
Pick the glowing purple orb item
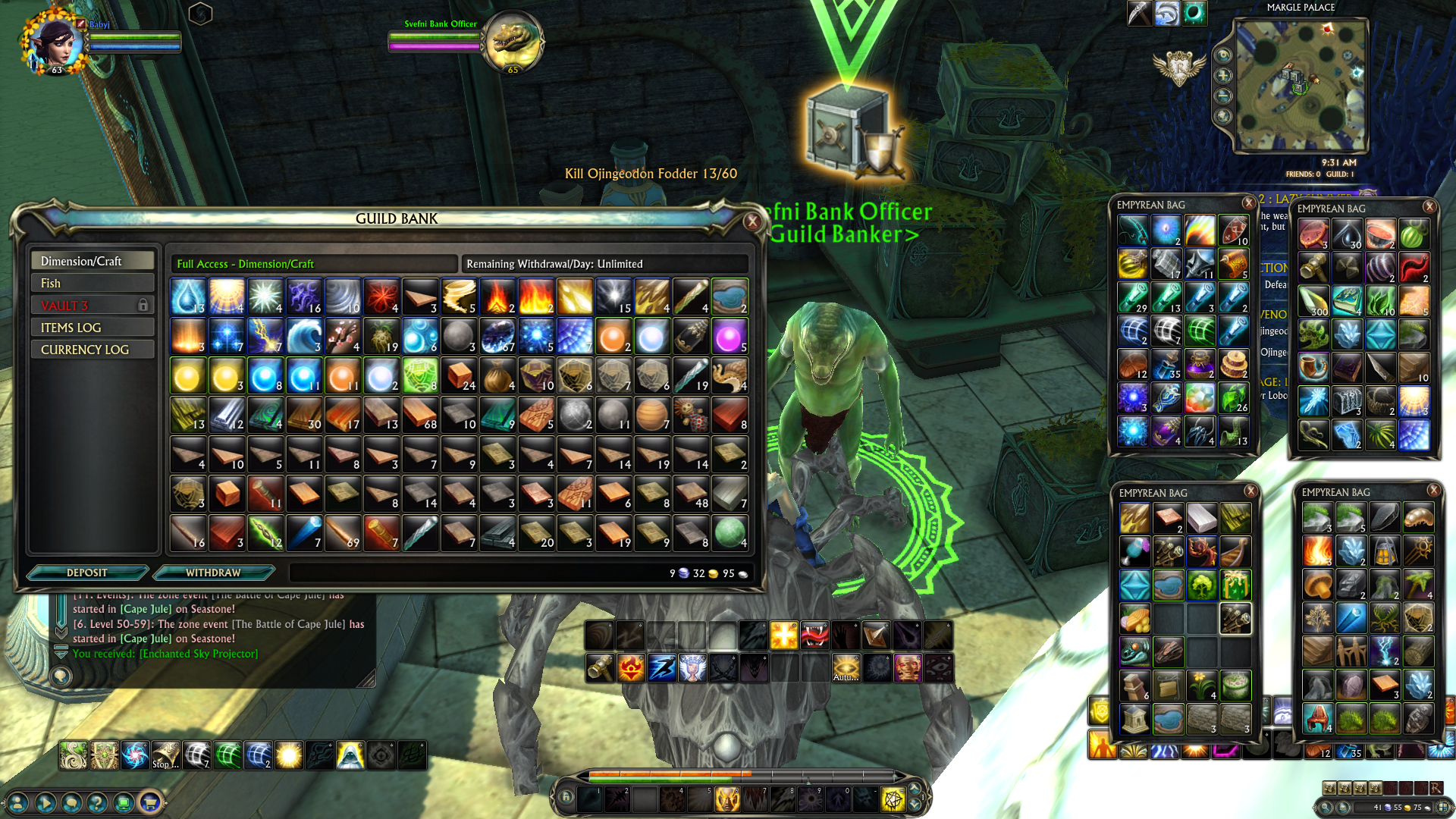(x=730, y=336)
